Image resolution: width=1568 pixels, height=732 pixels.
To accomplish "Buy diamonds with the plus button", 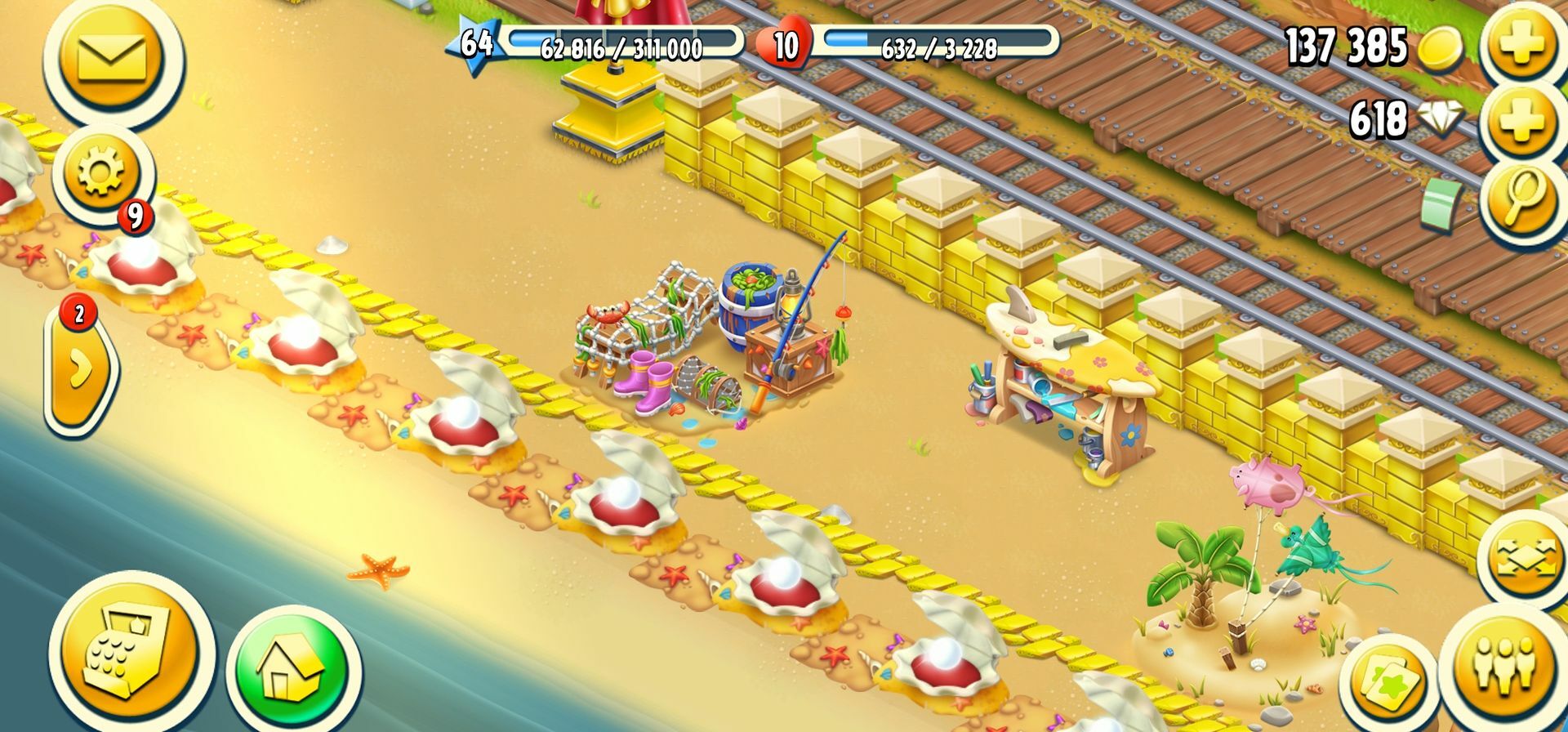I will [1521, 121].
